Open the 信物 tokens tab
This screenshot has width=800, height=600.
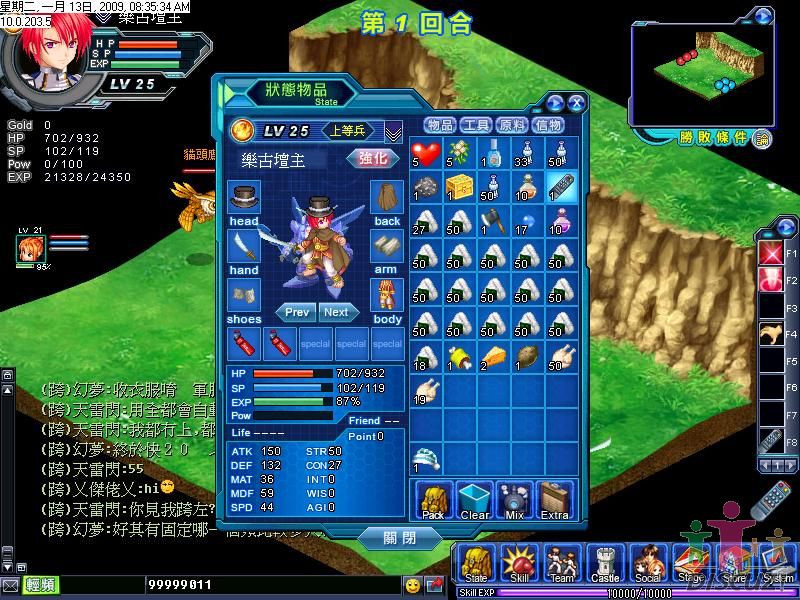[548, 125]
